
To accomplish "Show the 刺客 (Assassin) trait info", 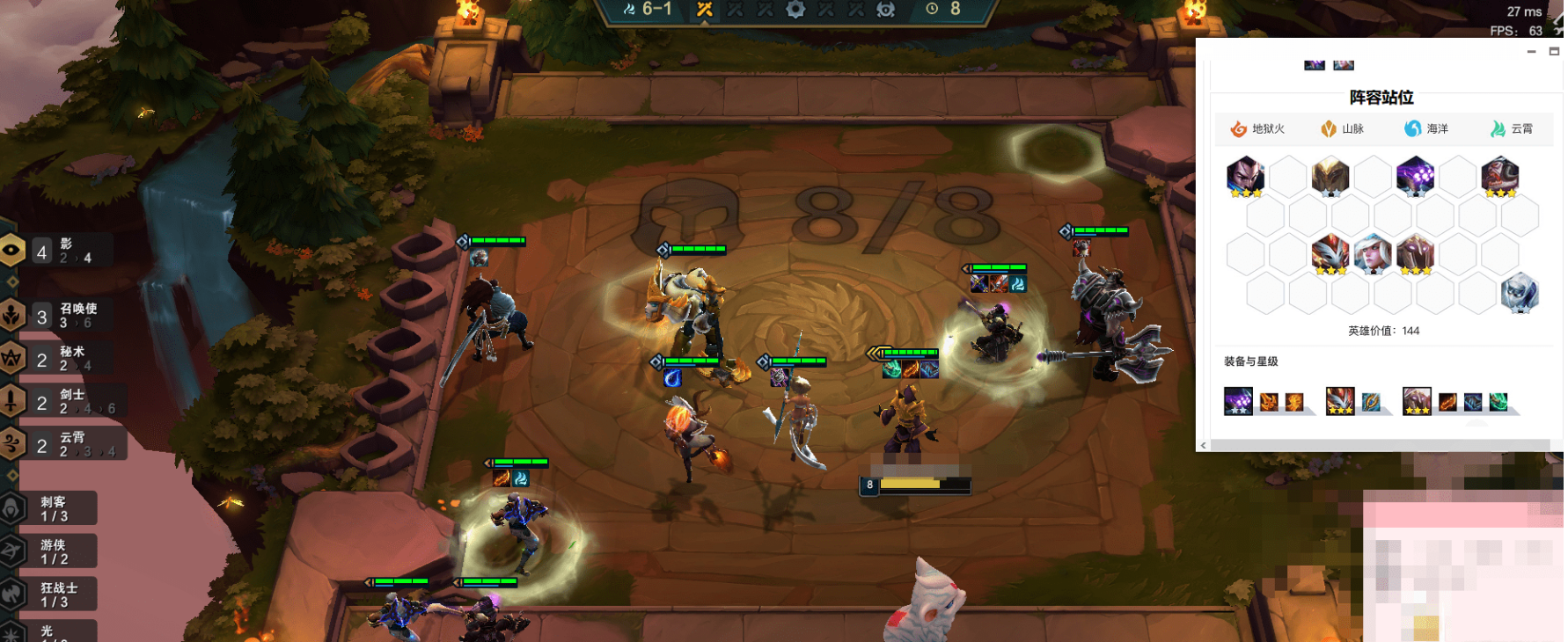I will tap(51, 508).
